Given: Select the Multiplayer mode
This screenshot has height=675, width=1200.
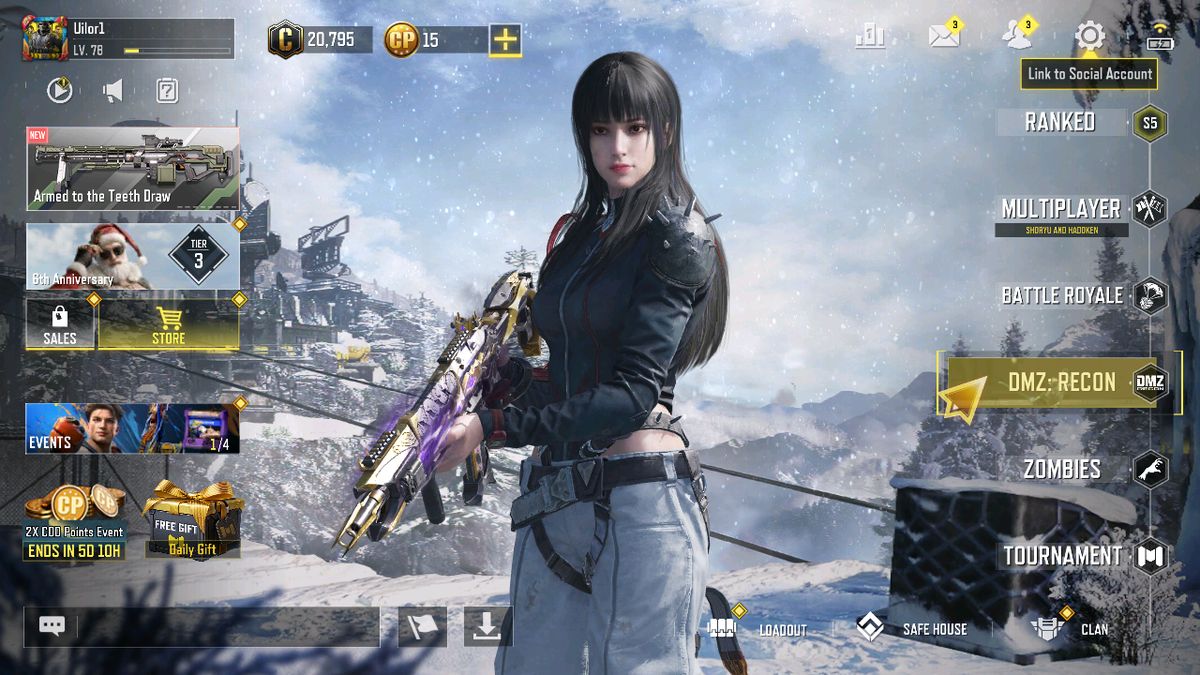Looking at the screenshot, I should pyautogui.click(x=1061, y=209).
